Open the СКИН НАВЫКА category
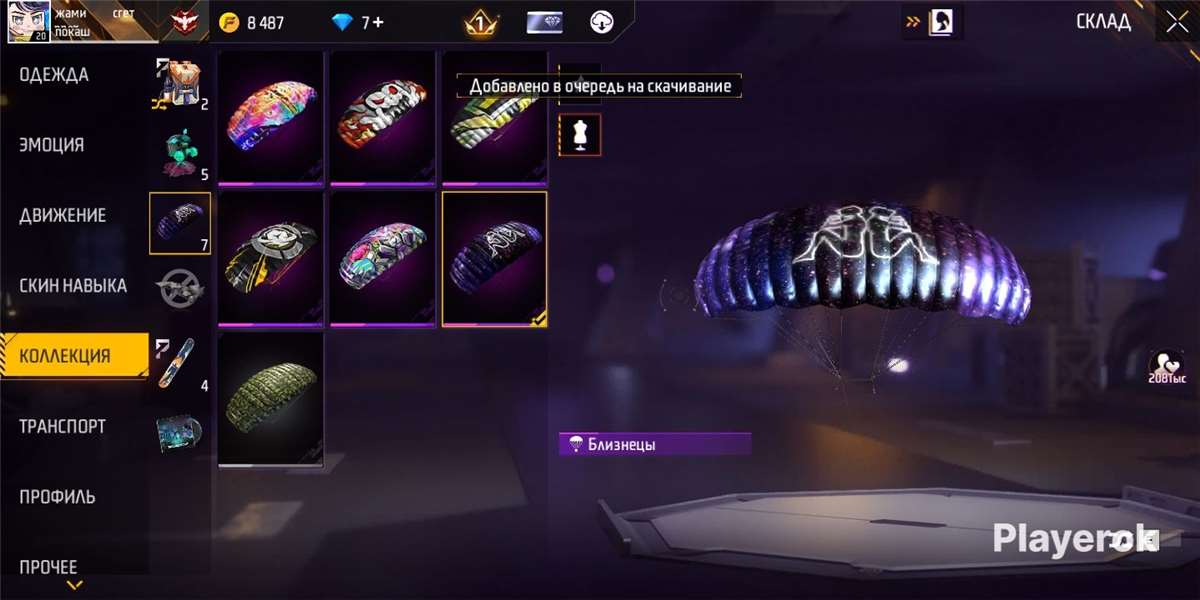Screen dimensions: 1200x600 point(73,286)
